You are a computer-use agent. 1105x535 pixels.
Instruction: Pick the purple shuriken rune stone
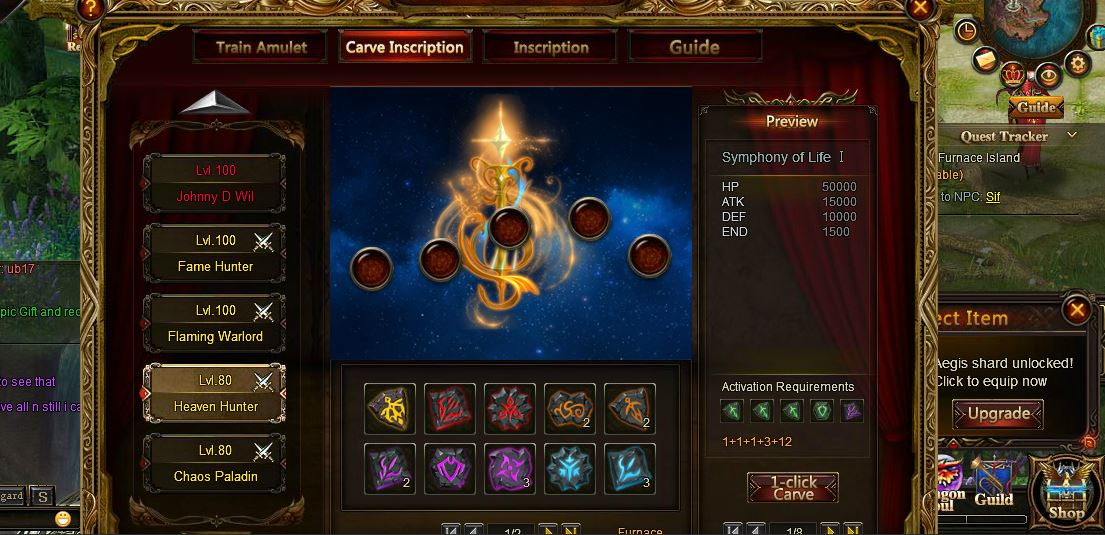pyautogui.click(x=510, y=469)
